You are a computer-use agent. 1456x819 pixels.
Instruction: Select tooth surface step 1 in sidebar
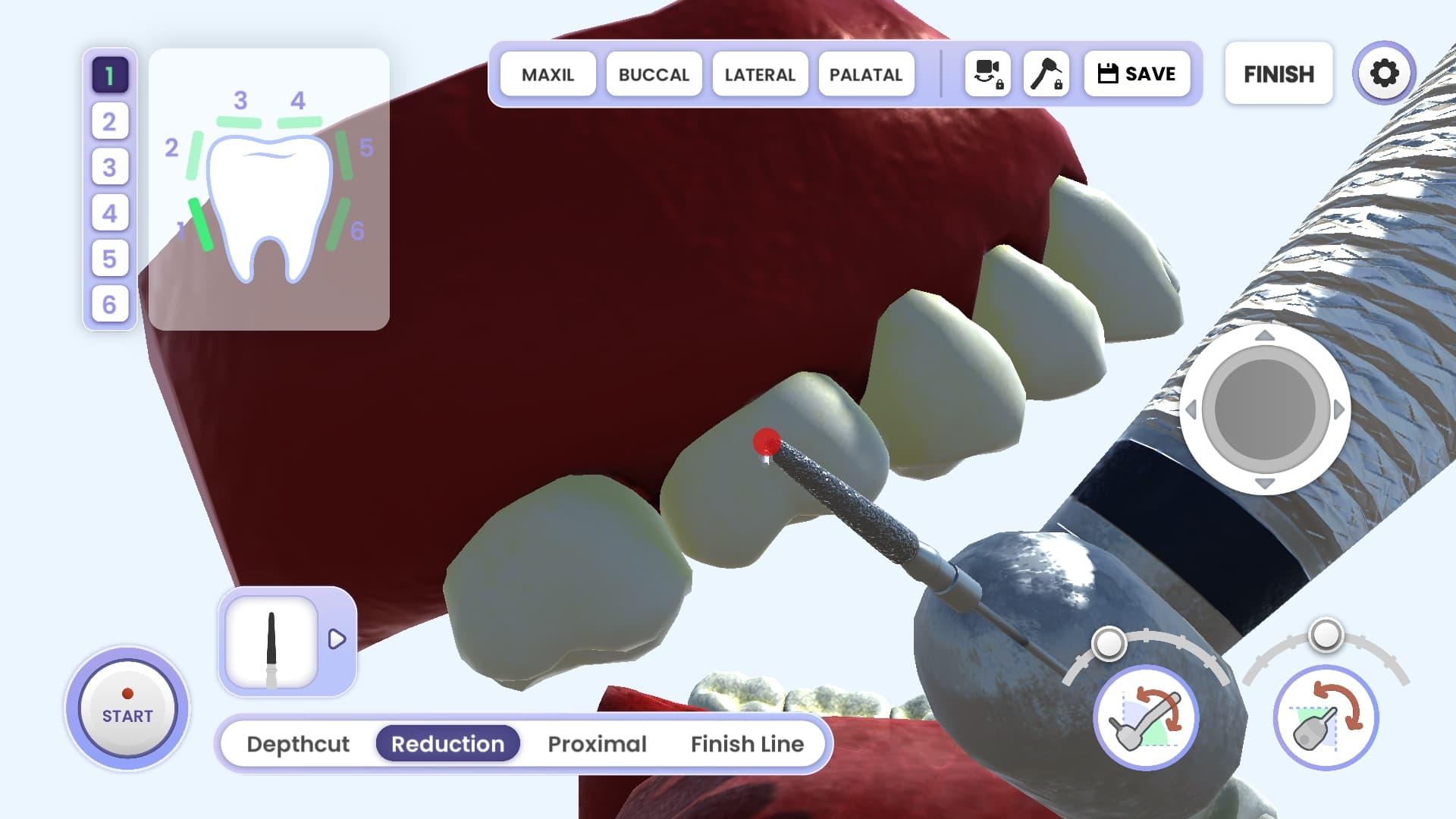(x=109, y=75)
